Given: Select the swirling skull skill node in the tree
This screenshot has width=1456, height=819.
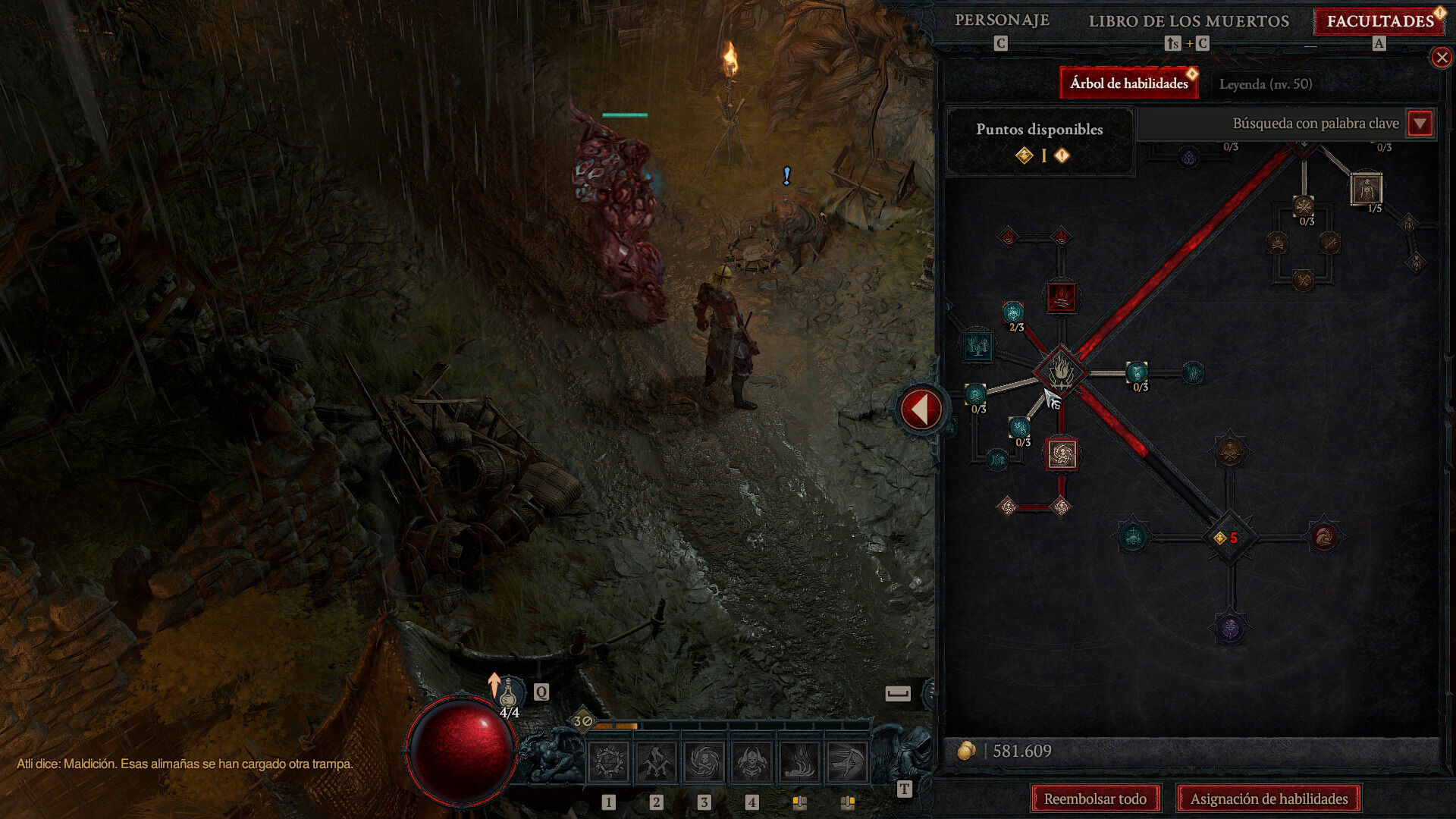Looking at the screenshot, I should (1061, 454).
